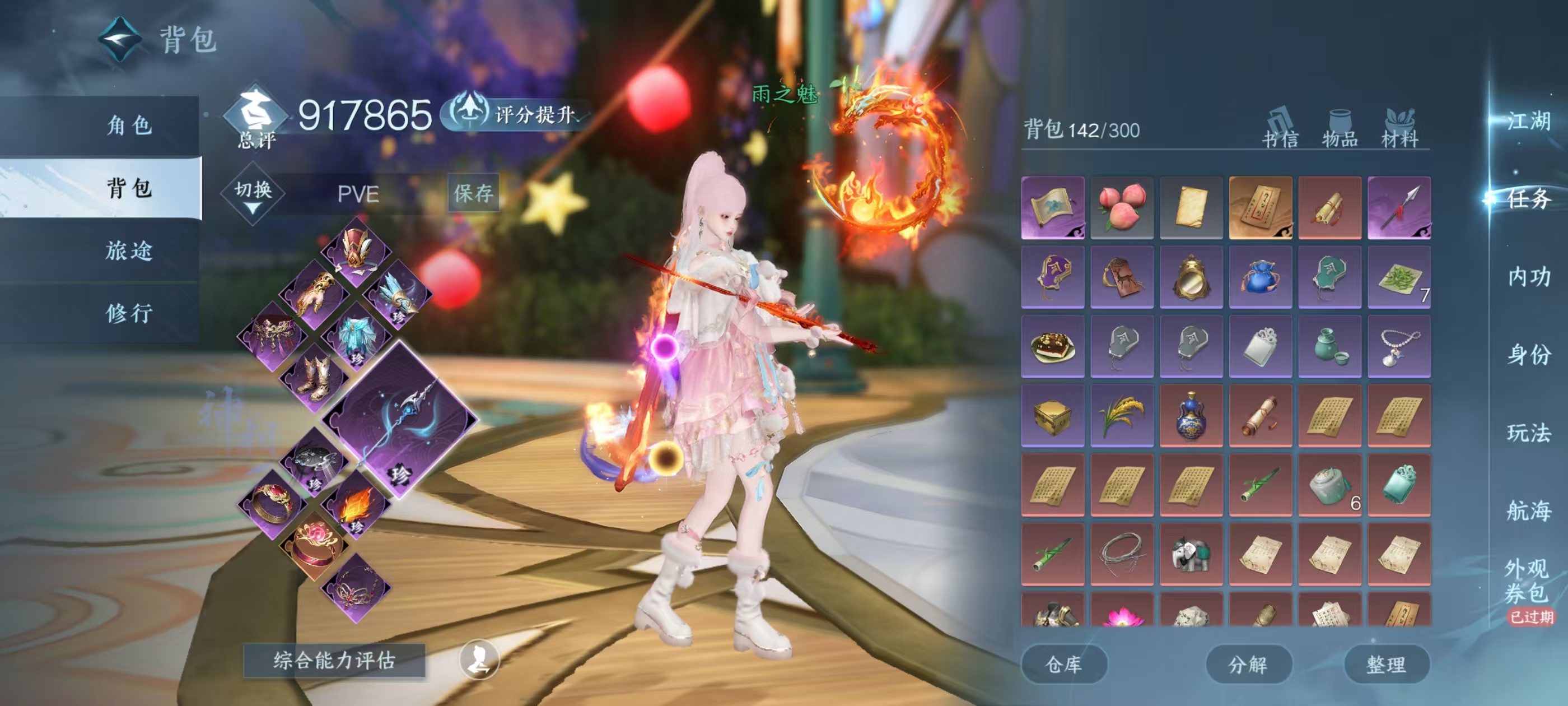Select the 修行 tab

point(129,313)
